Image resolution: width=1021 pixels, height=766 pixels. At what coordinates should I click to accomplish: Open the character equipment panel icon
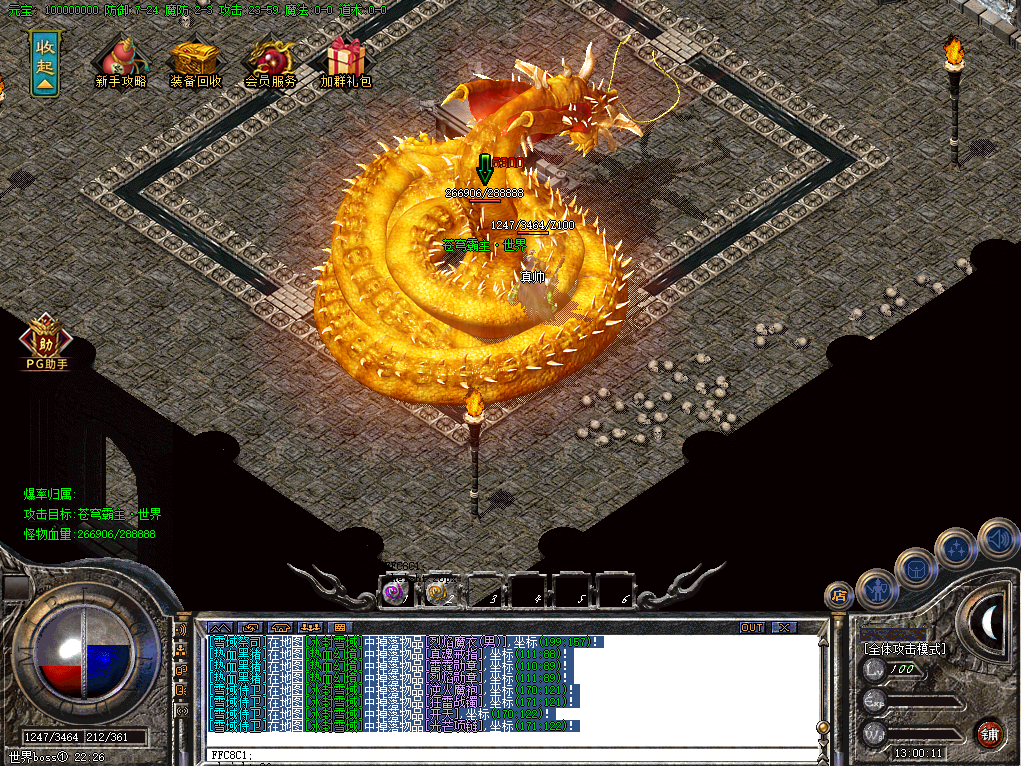click(877, 589)
